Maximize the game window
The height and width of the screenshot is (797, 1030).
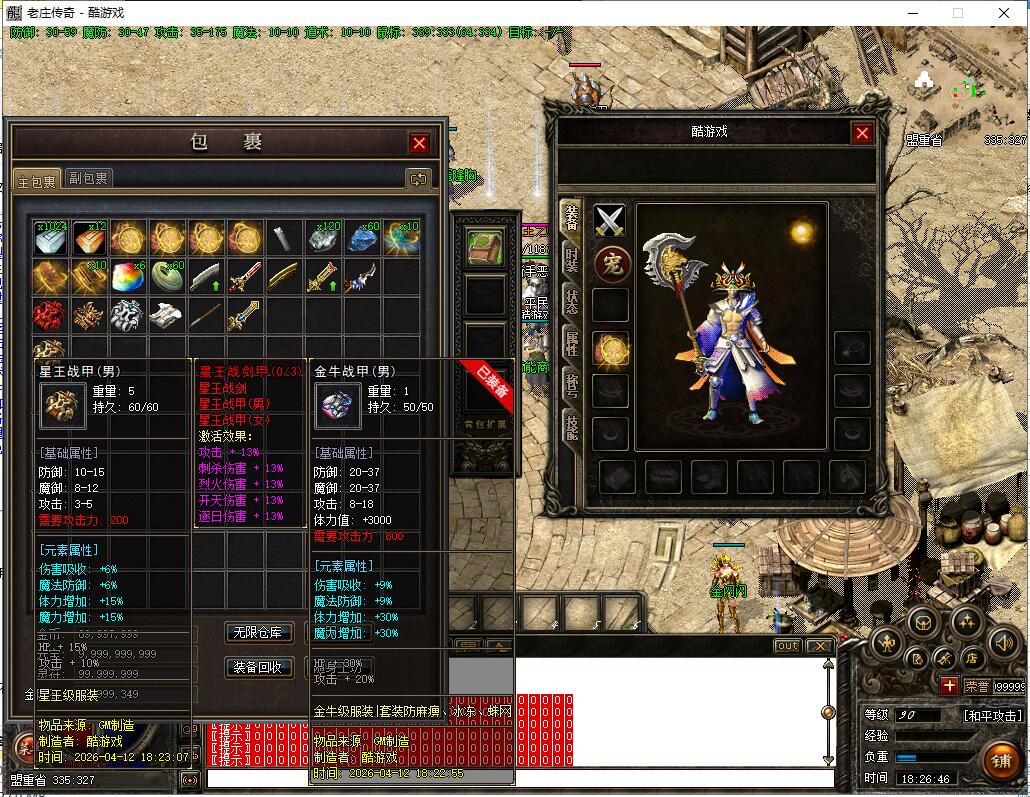(x=958, y=13)
